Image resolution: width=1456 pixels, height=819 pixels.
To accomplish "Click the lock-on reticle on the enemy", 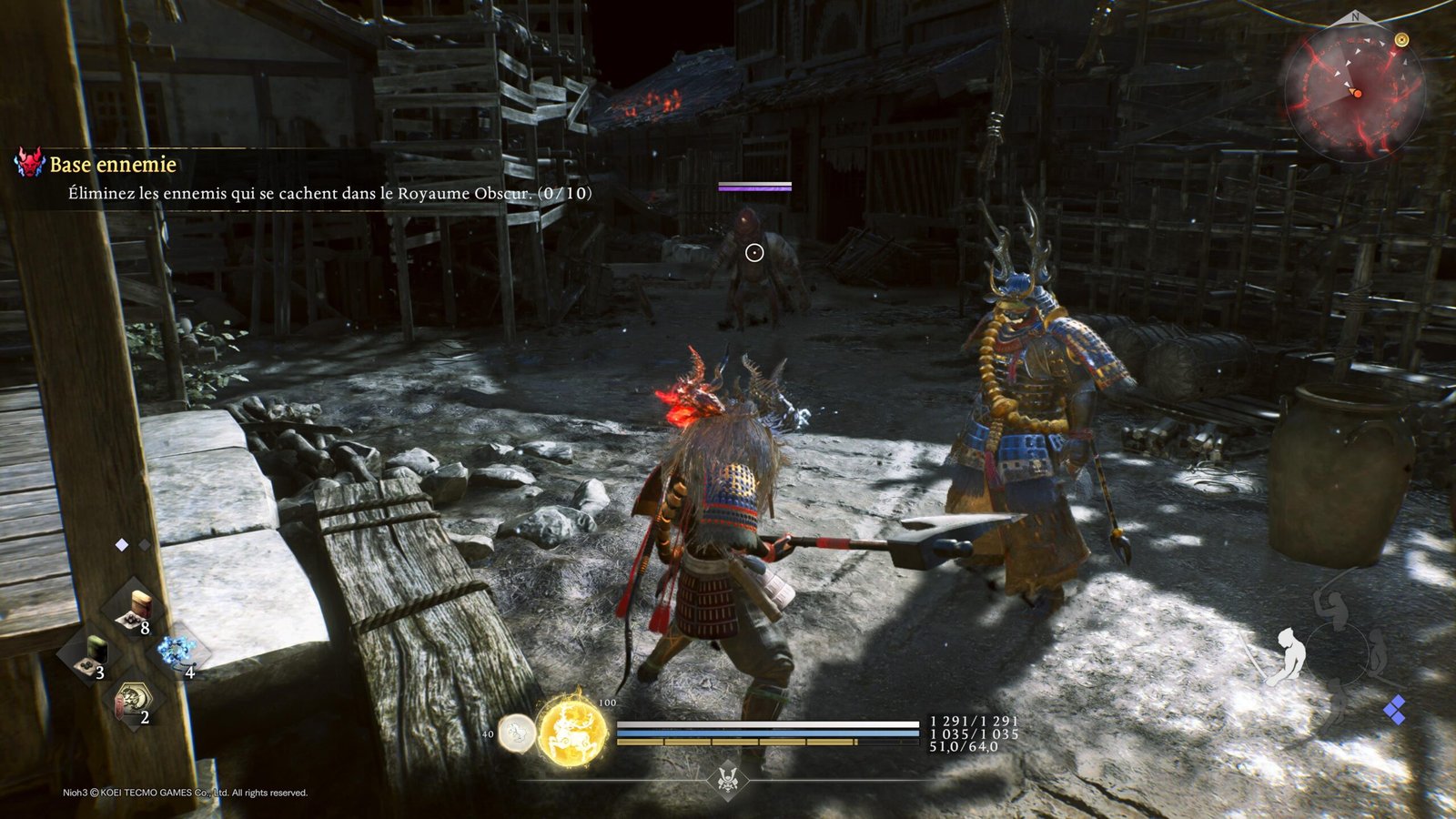I will point(754,253).
